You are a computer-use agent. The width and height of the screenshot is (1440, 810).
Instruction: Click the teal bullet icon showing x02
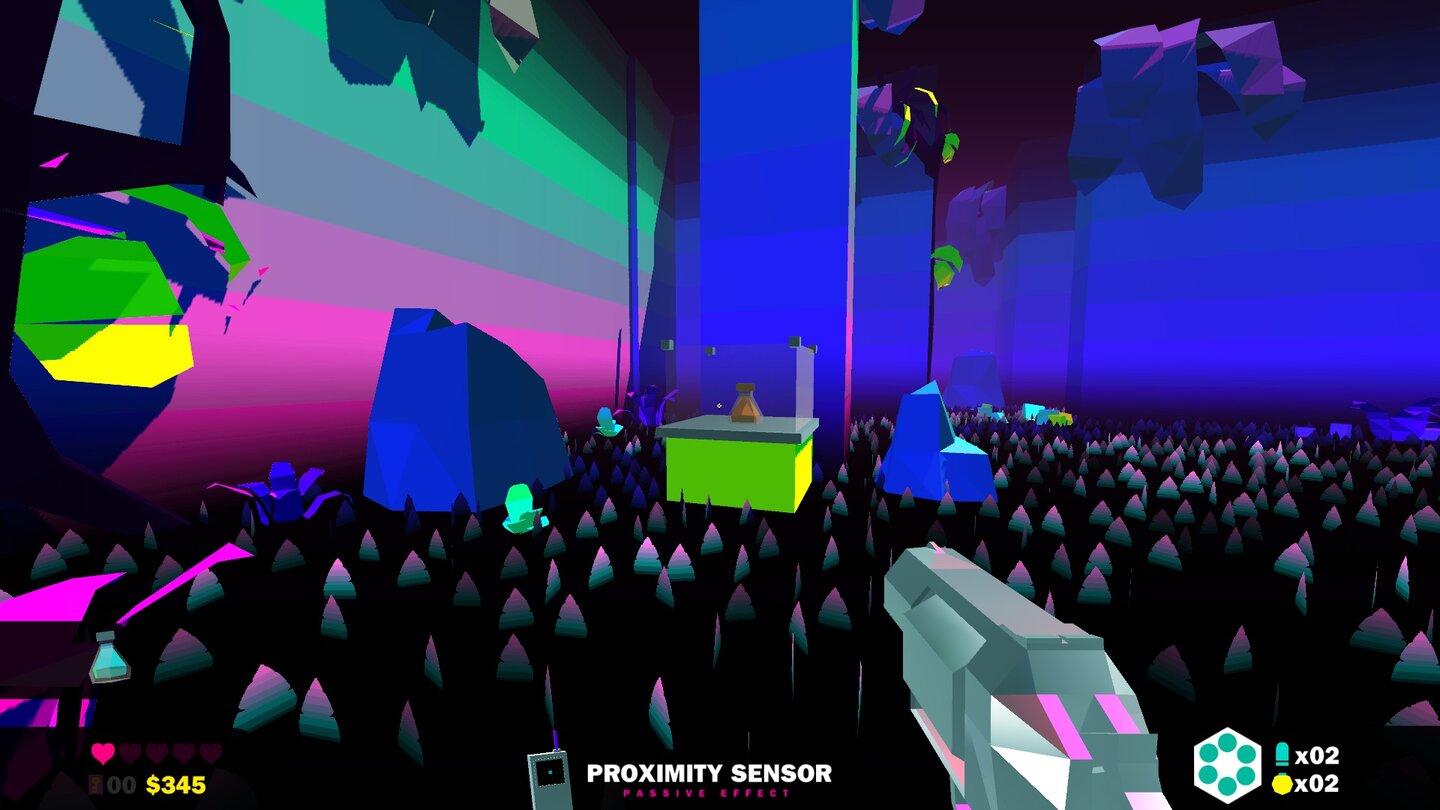1282,752
